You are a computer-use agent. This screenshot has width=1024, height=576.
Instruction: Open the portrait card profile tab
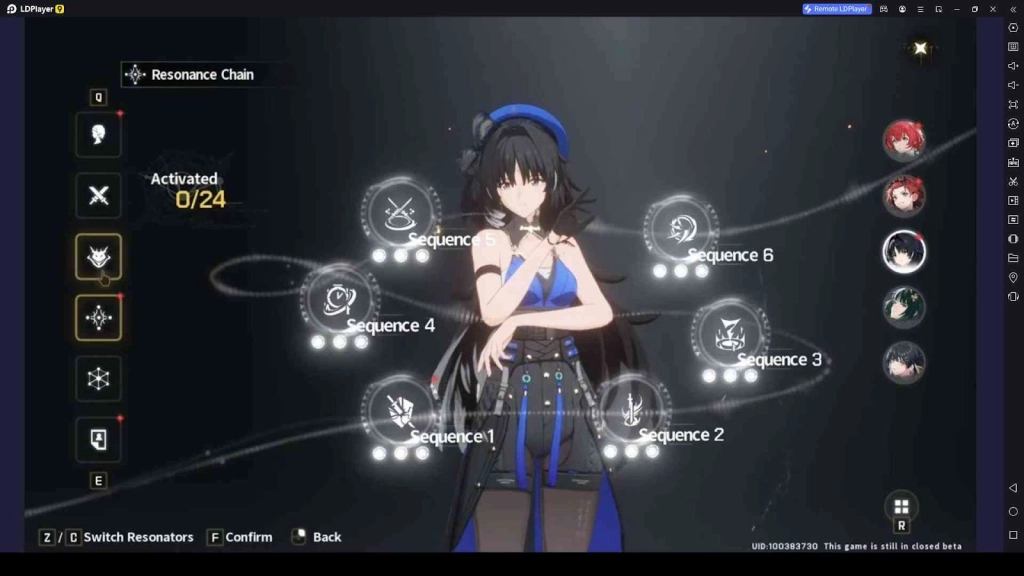point(98,440)
